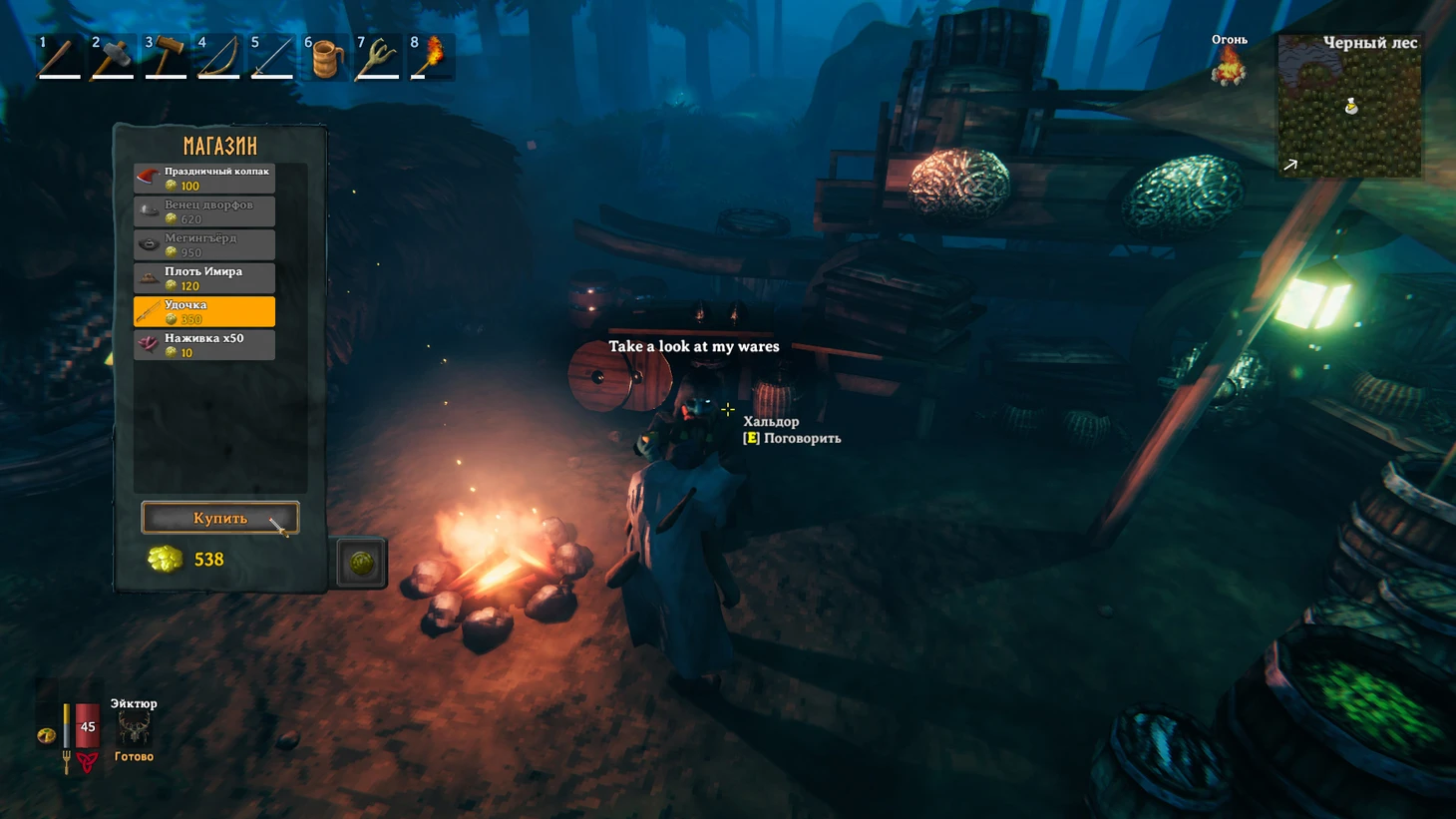Click the Купить buy button
Screen dimensions: 1456x819
point(219,518)
